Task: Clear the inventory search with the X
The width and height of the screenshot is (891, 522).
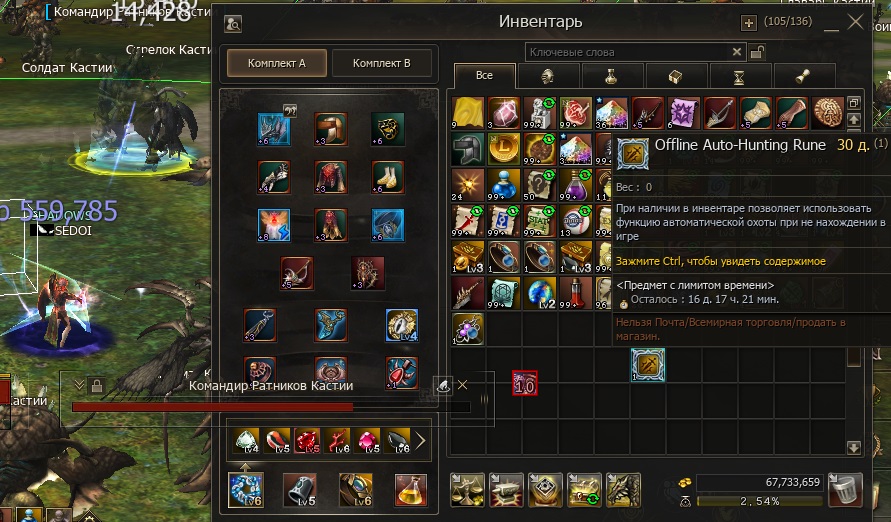Action: click(737, 52)
